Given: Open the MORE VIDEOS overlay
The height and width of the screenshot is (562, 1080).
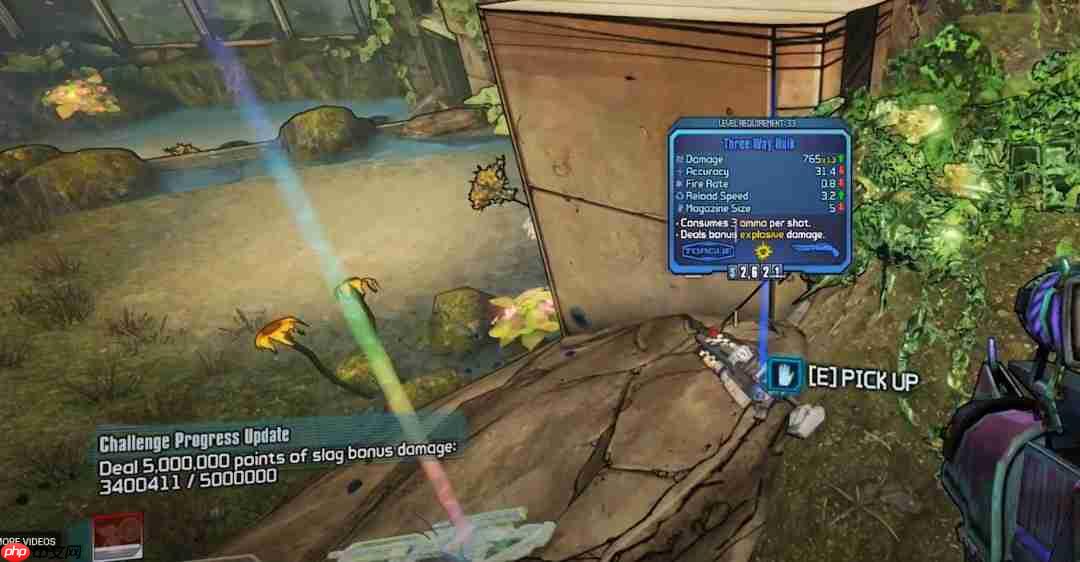Looking at the screenshot, I should (x=28, y=541).
